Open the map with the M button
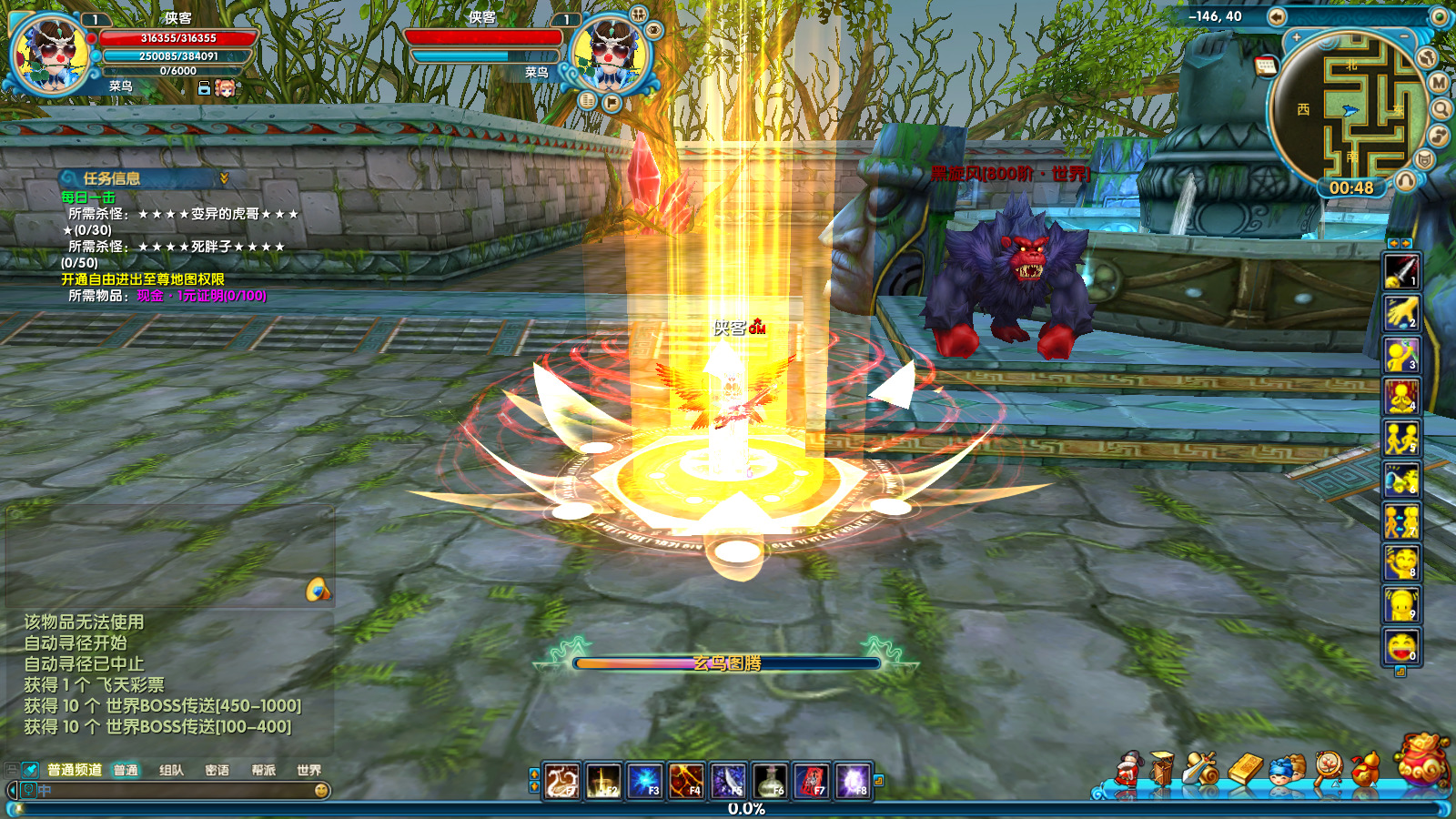Screen dimensions: 1456x819 1439,83
